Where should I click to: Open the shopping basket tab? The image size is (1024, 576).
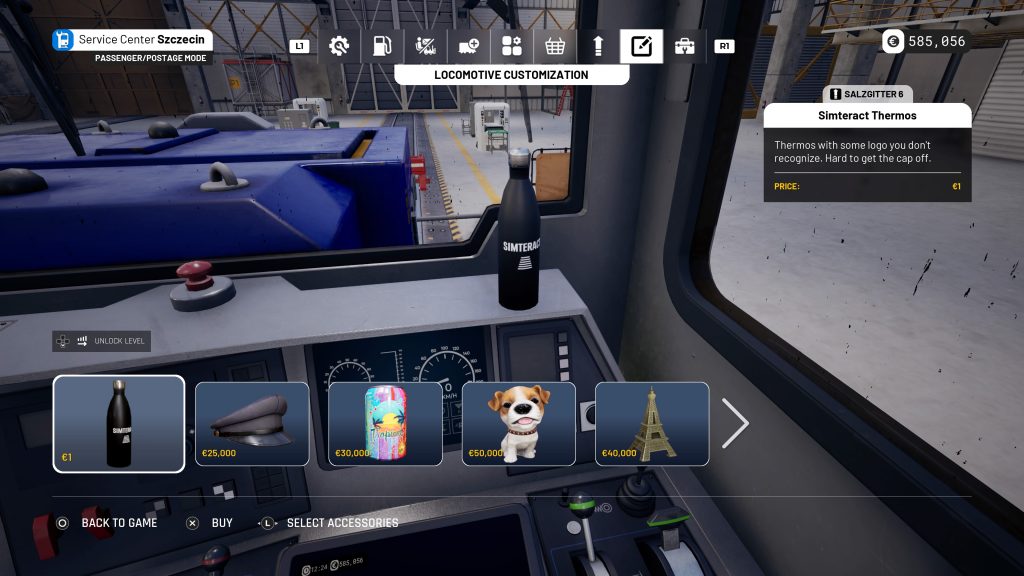click(x=555, y=46)
